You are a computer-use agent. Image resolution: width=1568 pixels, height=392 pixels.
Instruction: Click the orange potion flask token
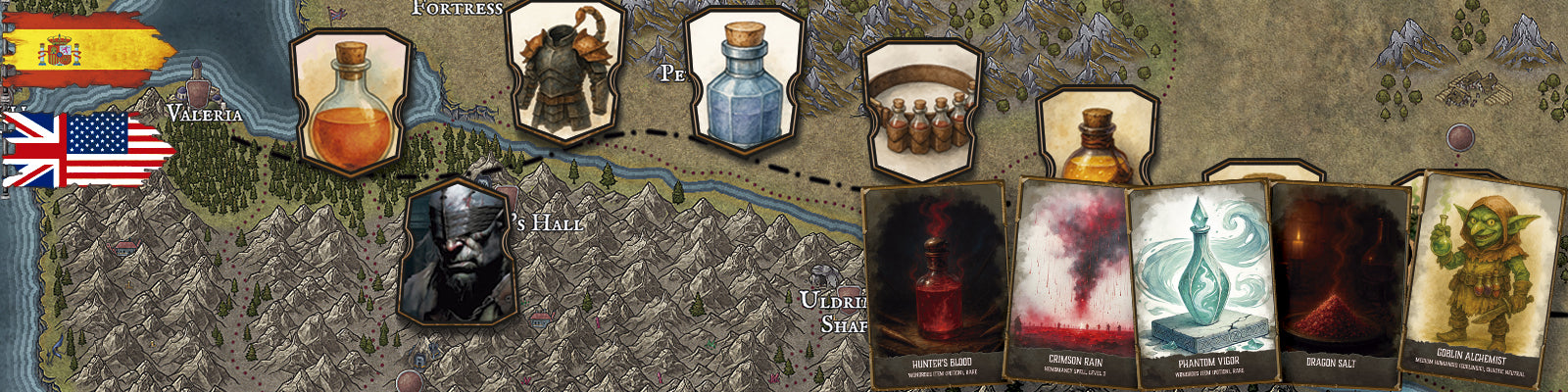point(350,102)
